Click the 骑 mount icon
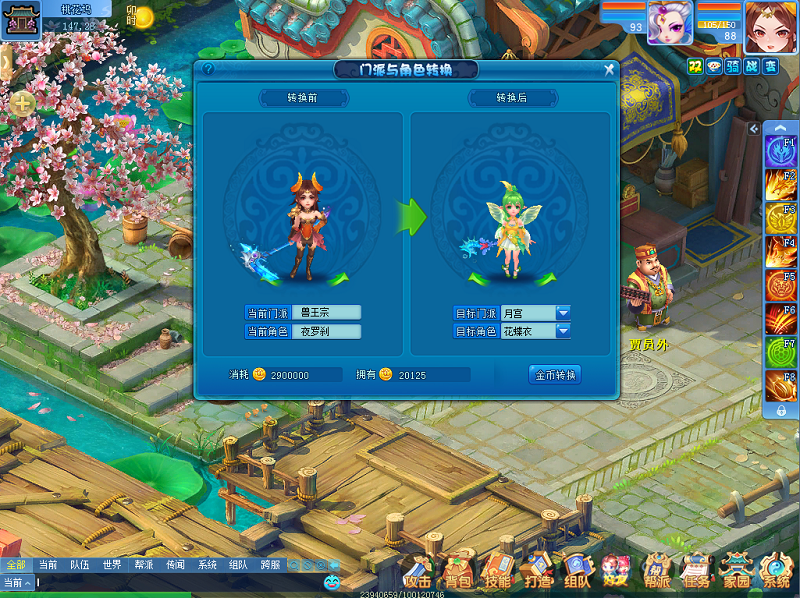 732,66
